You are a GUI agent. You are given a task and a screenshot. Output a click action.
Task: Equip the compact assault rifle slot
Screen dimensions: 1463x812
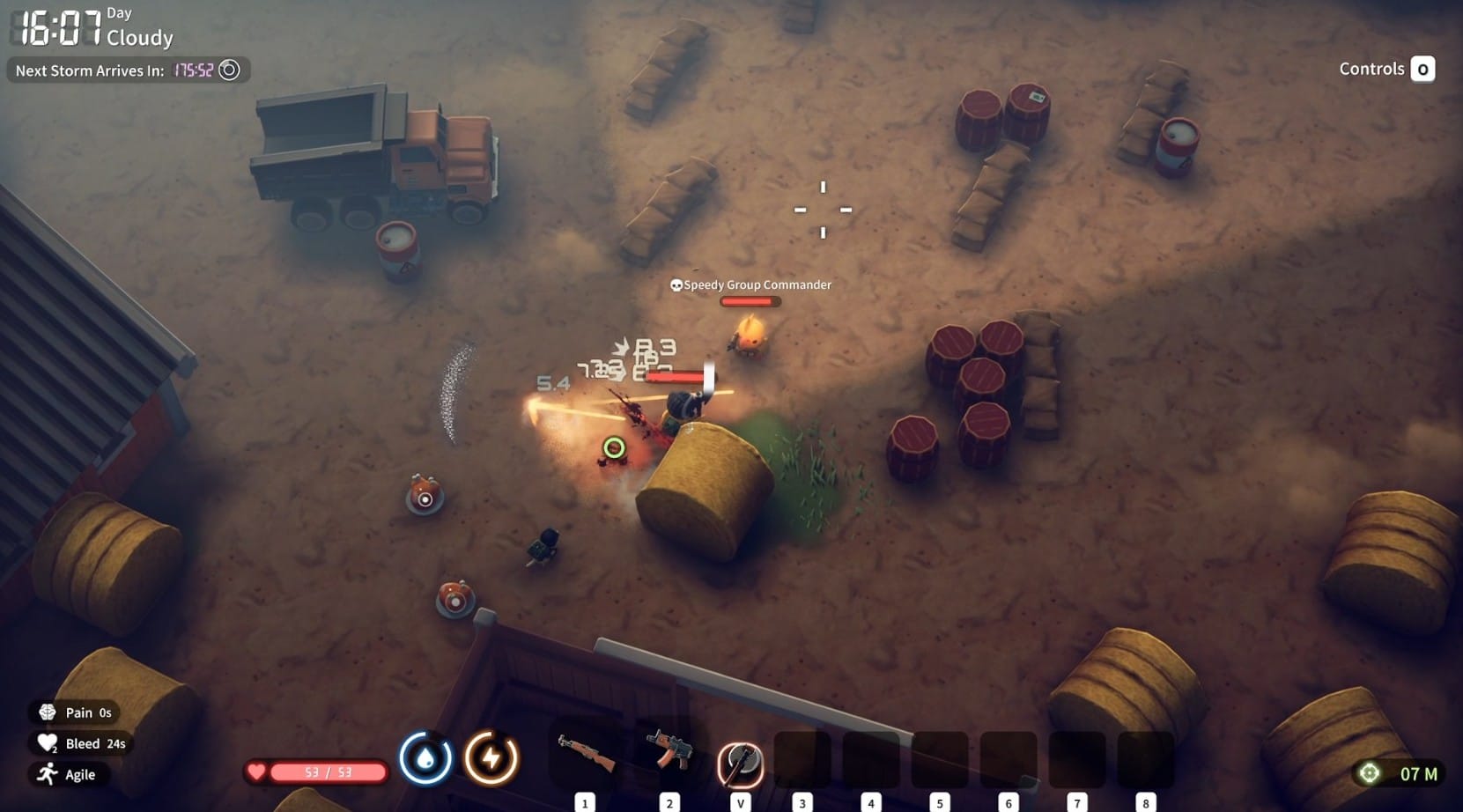669,753
